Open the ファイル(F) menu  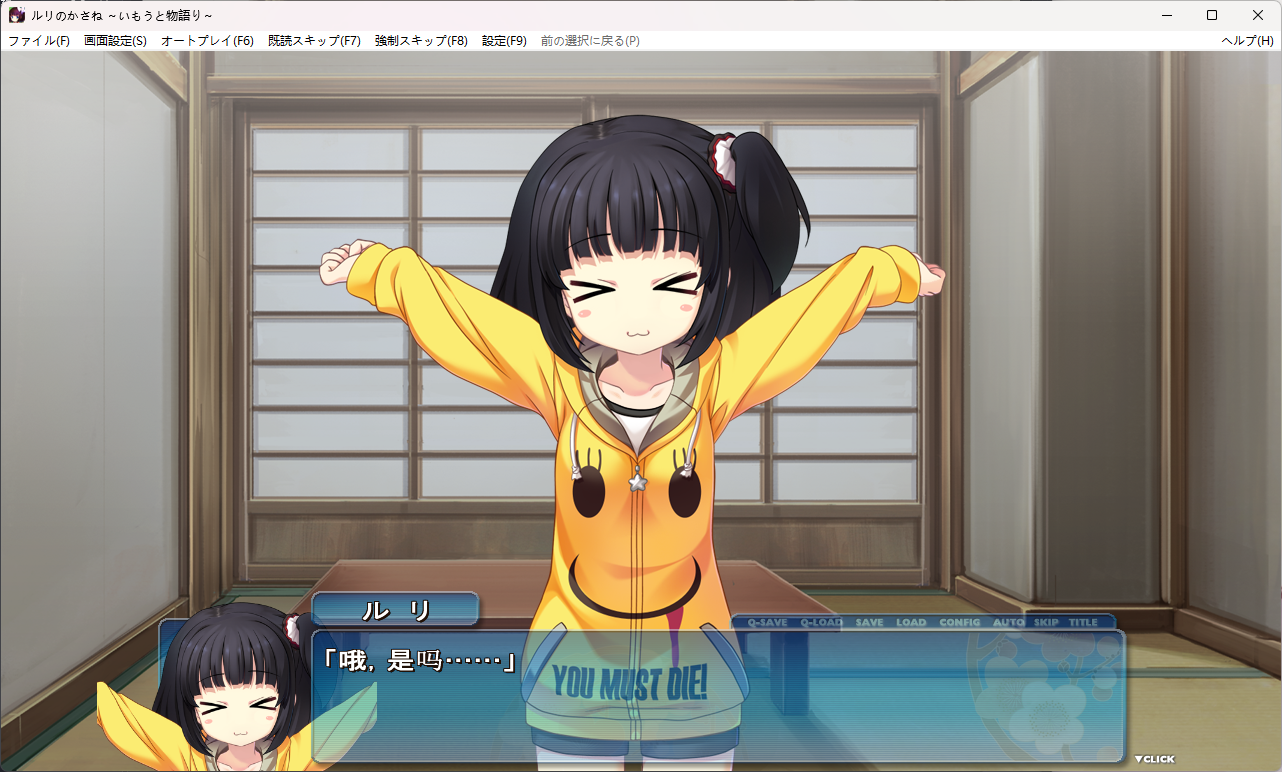tap(39, 41)
